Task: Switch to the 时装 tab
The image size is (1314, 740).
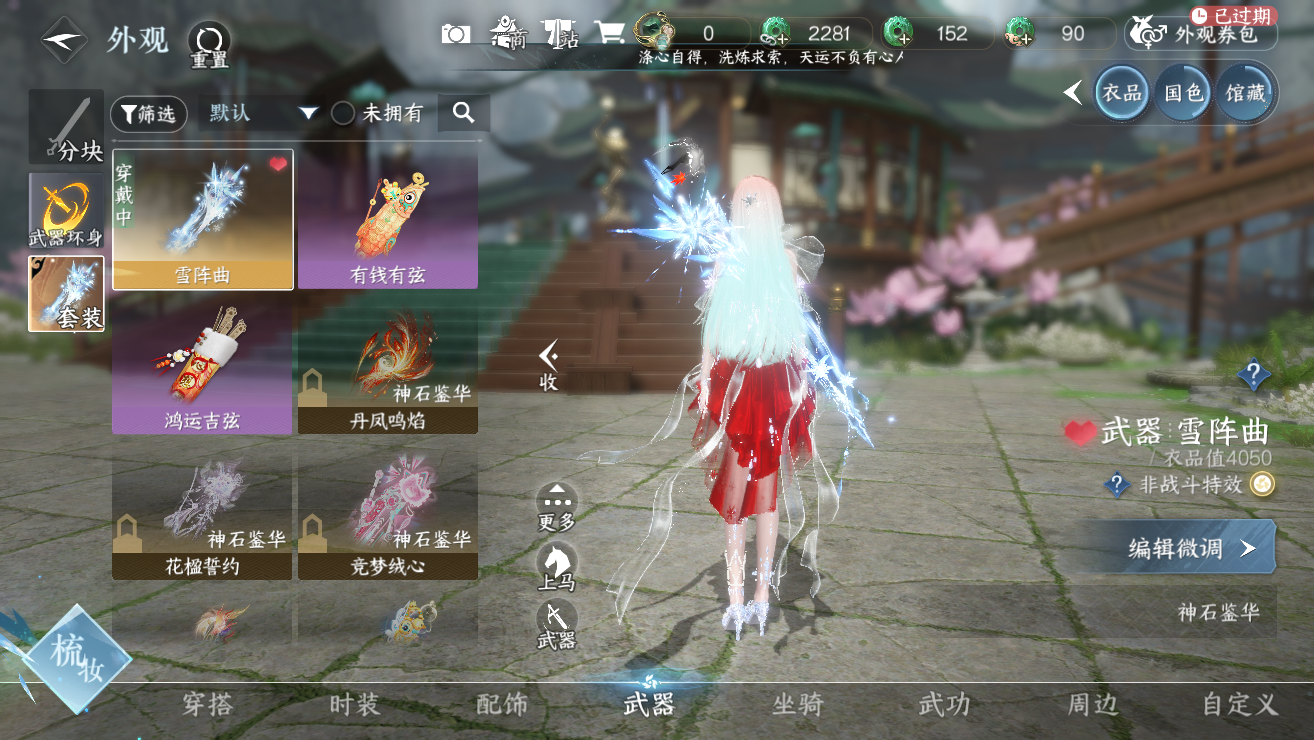Action: (x=355, y=705)
